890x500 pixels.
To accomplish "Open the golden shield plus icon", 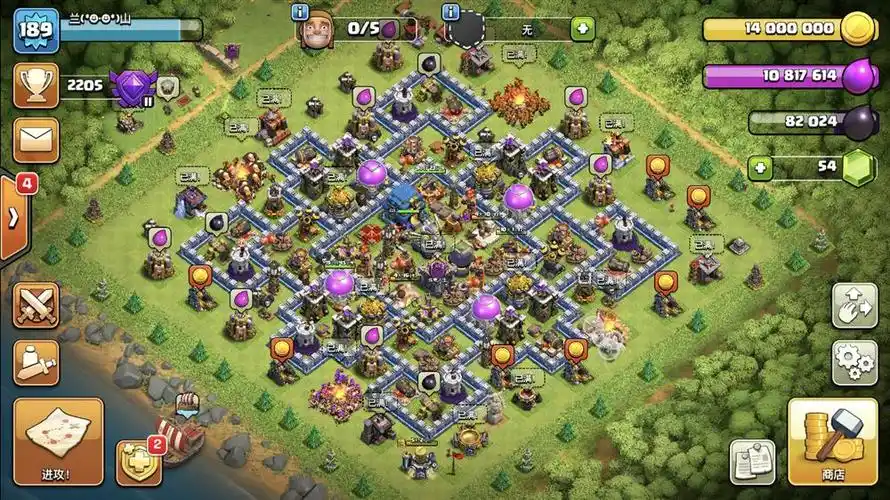I will coord(139,463).
